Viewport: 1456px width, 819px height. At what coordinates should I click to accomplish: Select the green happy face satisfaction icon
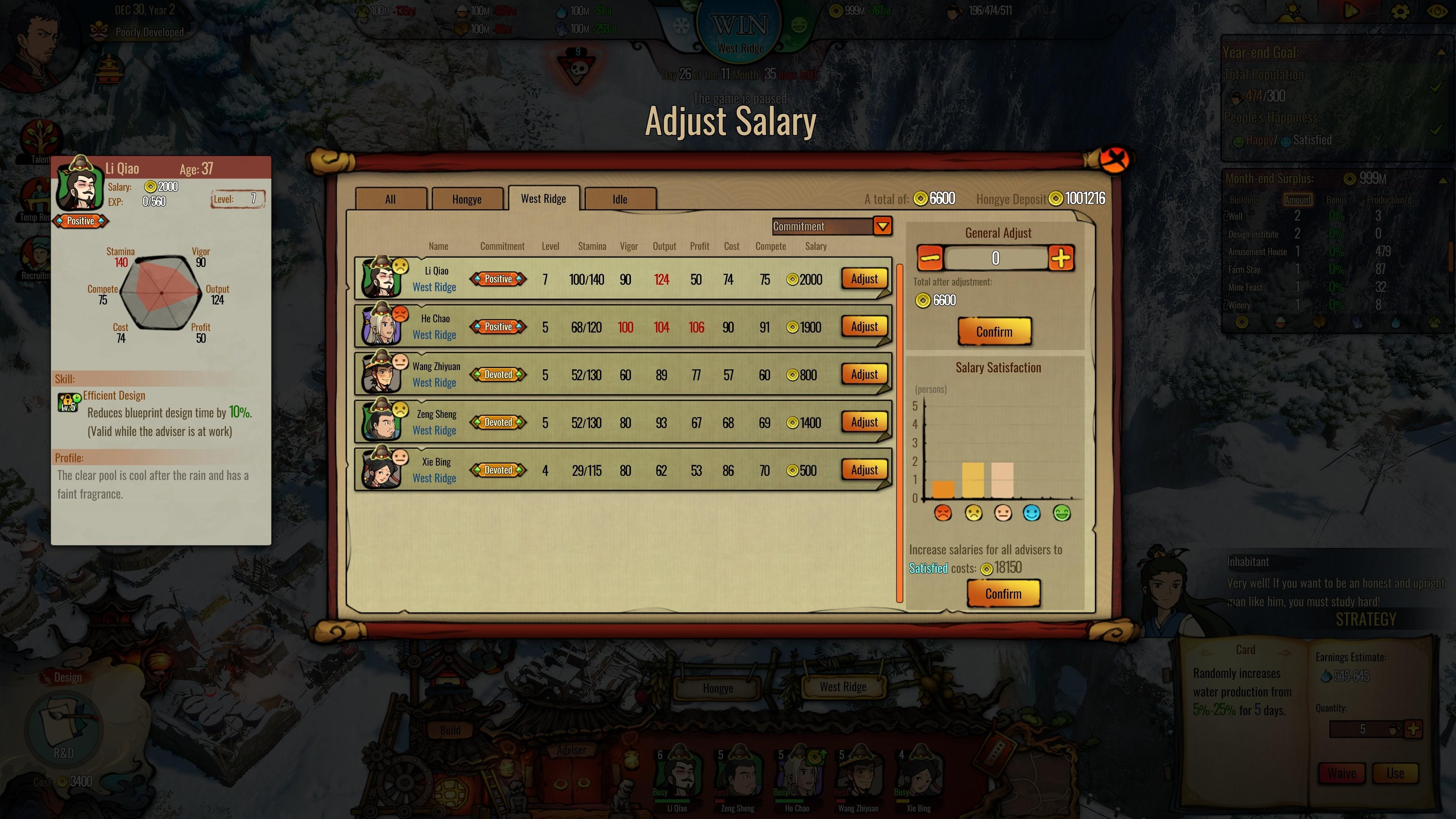coord(1062,514)
